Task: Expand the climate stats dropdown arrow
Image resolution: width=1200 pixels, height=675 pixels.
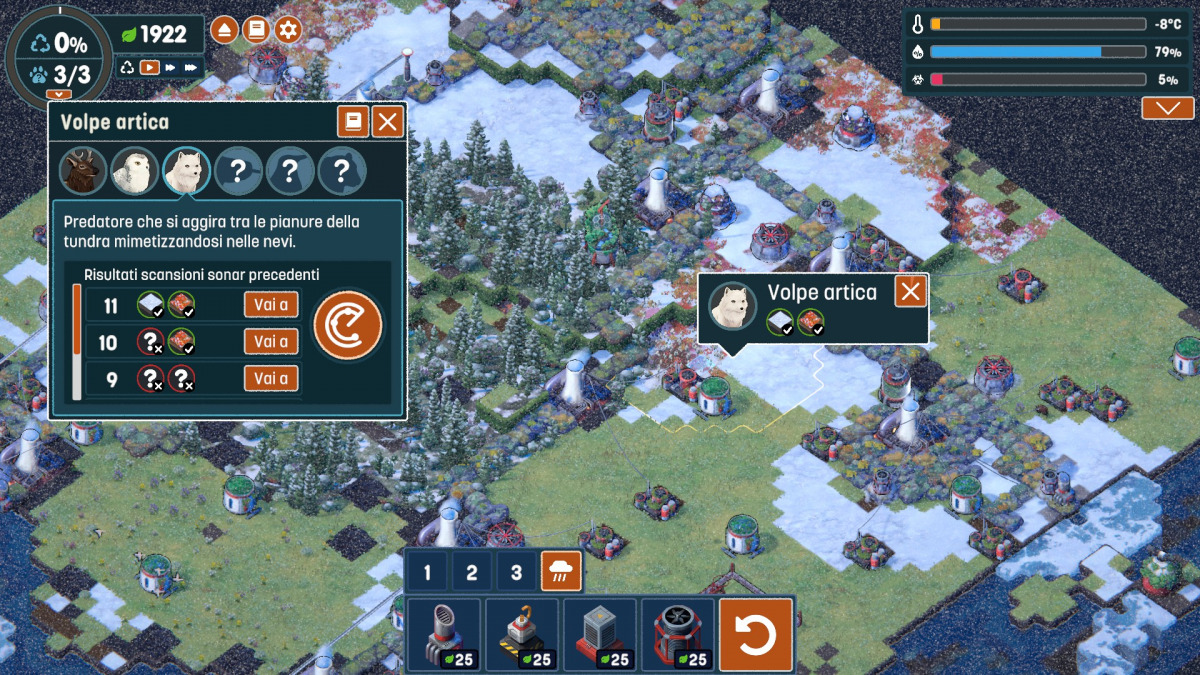Action: point(1167,108)
